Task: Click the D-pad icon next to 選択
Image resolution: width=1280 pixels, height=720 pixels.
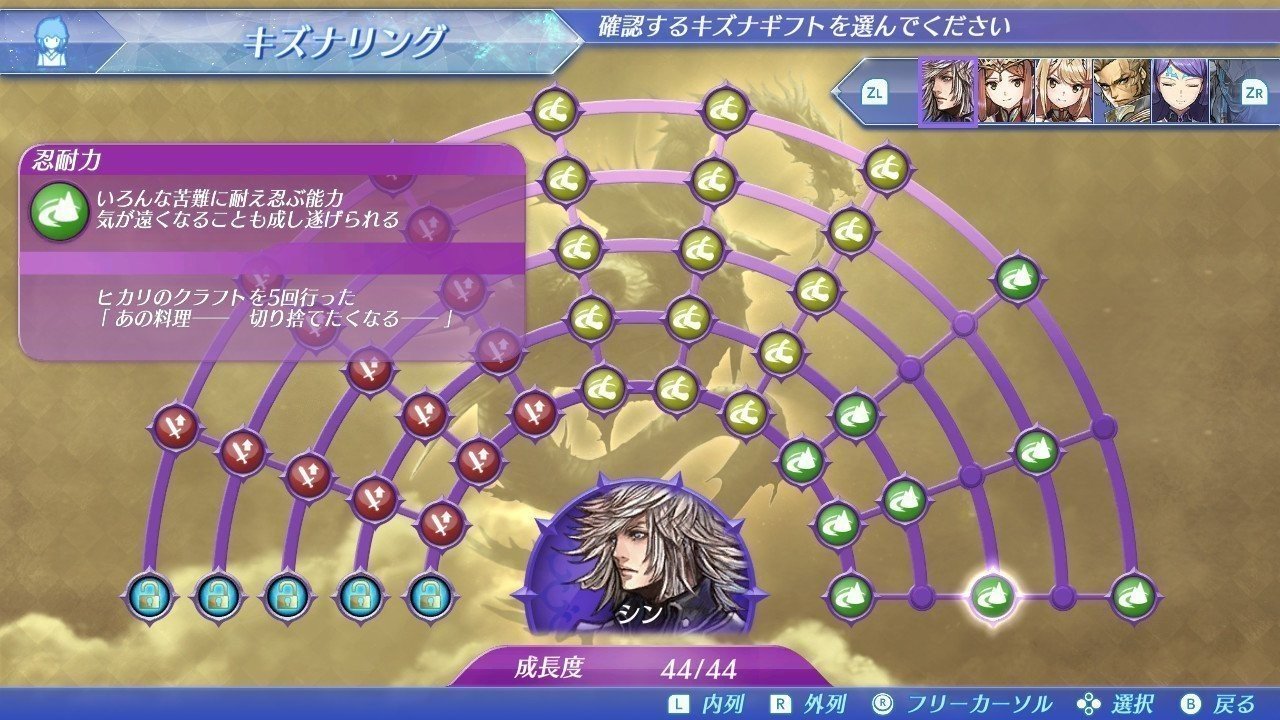Action: point(1091,702)
